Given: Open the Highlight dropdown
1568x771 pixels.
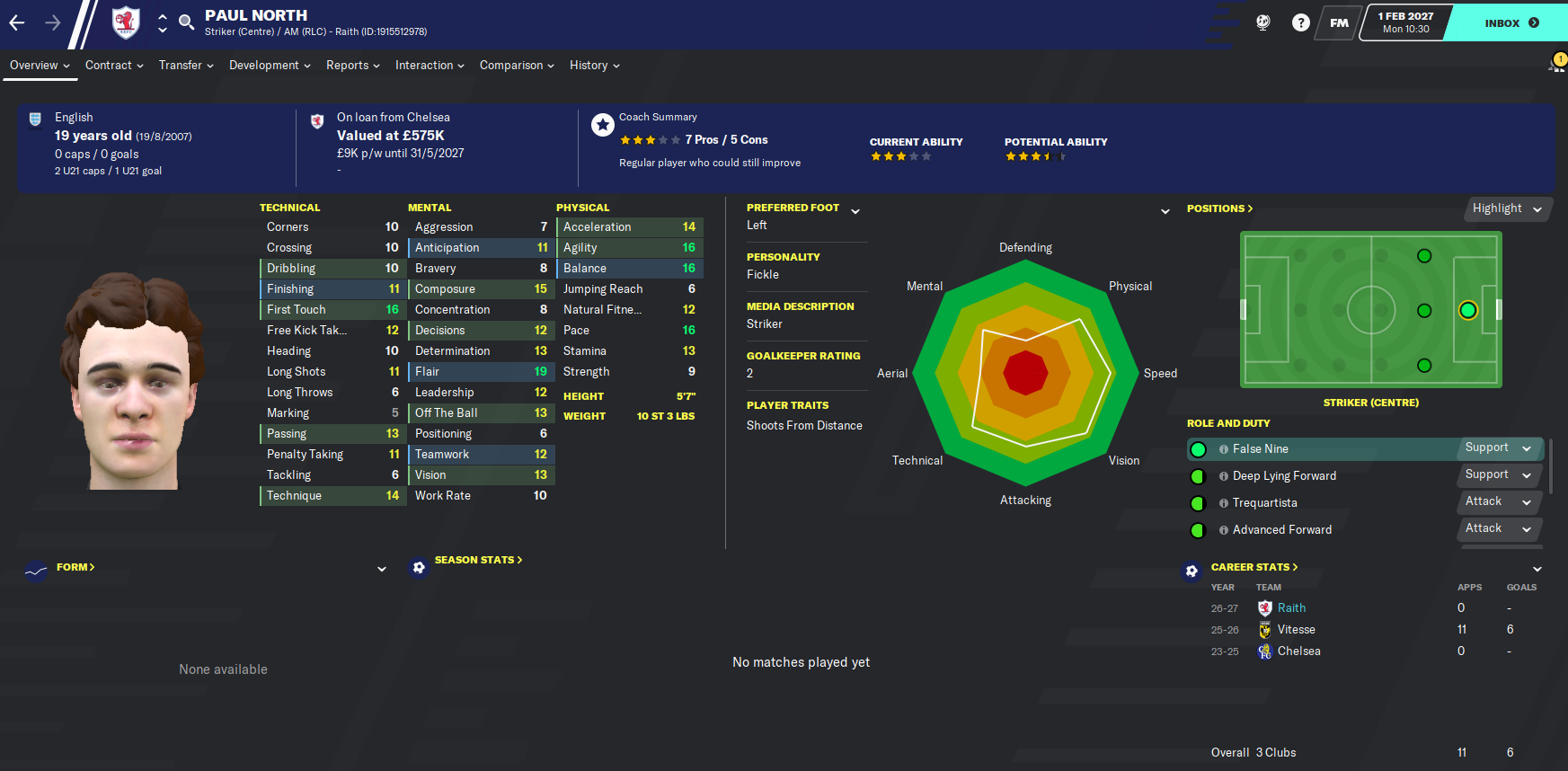Looking at the screenshot, I should (1507, 208).
